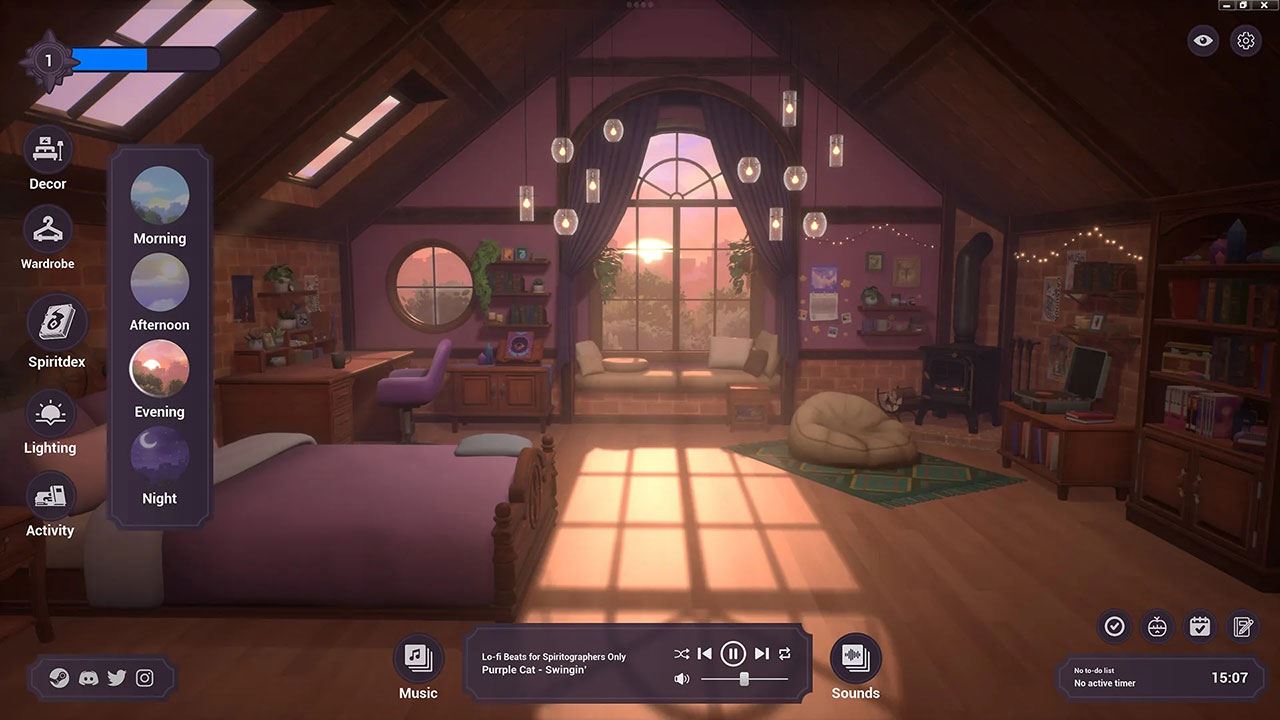Open the tomato pomodoro timer
The width and height of the screenshot is (1280, 720).
click(1157, 627)
